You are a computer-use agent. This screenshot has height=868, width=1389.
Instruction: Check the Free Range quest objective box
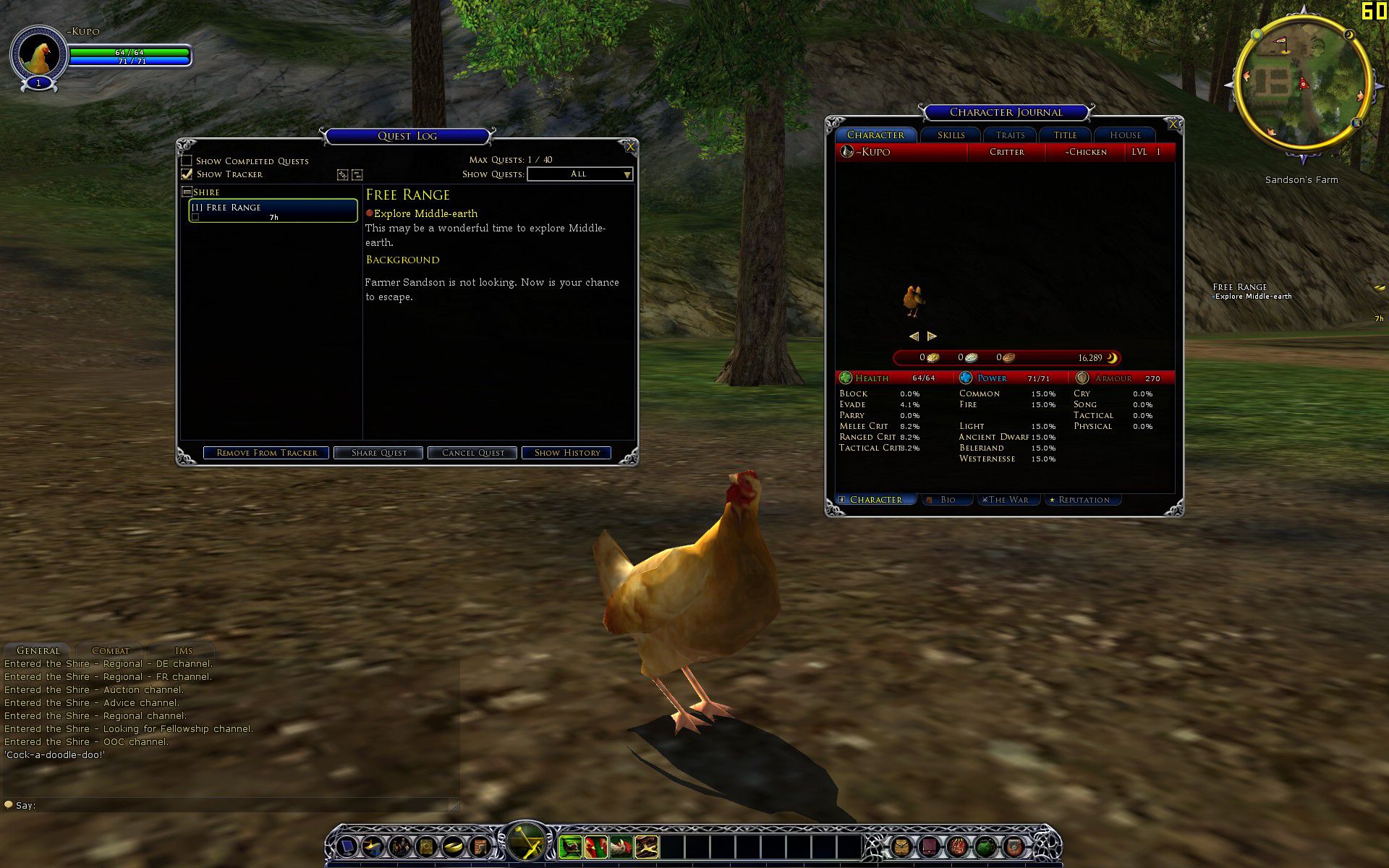point(194,216)
